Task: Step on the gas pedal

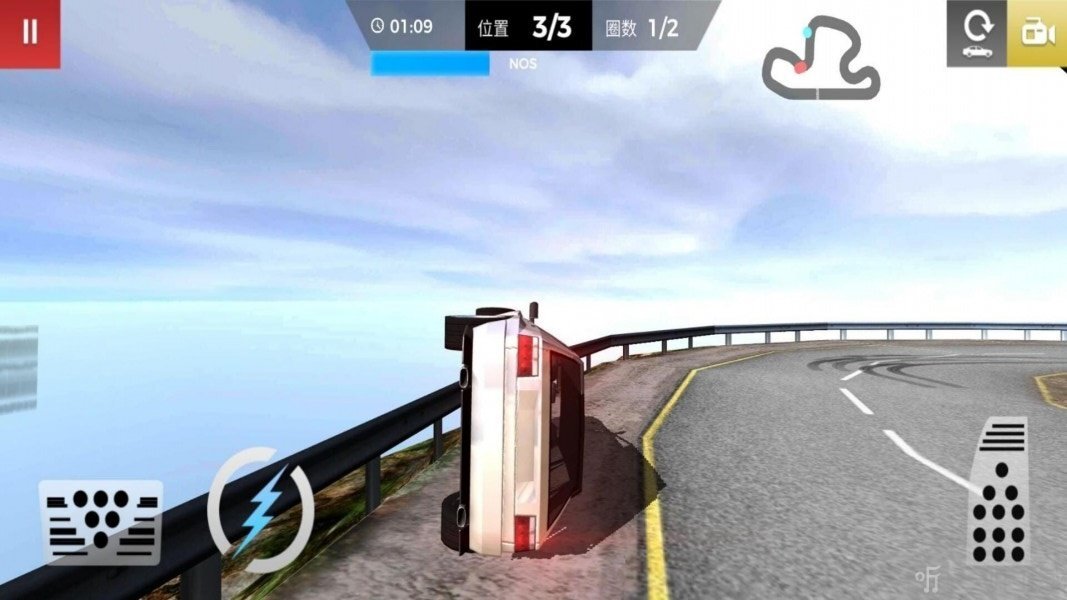Action: (x=999, y=490)
